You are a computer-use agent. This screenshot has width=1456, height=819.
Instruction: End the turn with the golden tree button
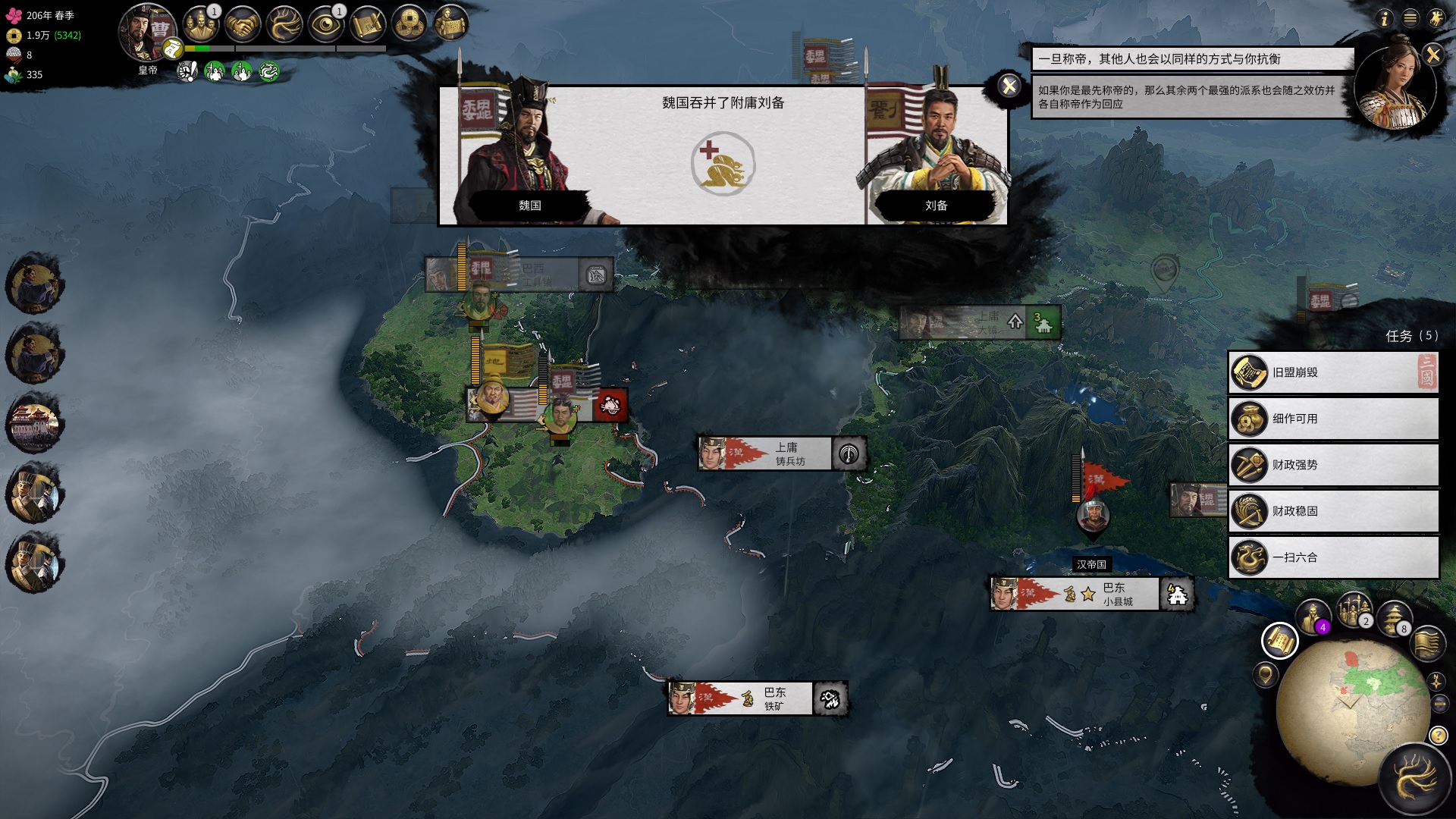pos(1414,780)
